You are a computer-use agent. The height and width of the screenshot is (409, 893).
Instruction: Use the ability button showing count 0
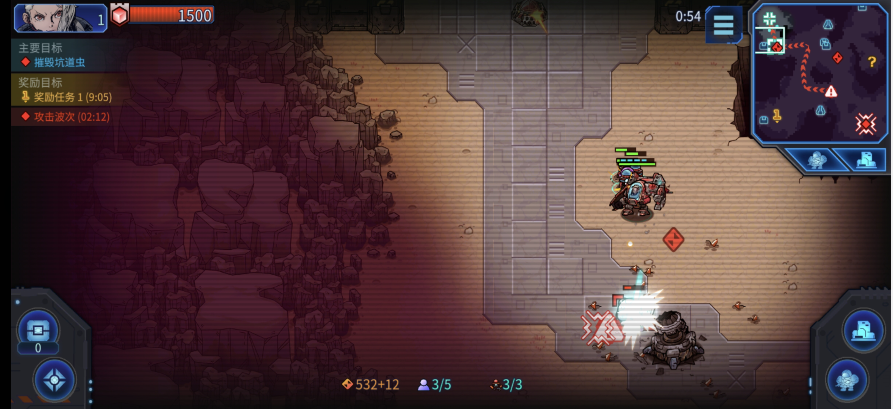tap(37, 330)
